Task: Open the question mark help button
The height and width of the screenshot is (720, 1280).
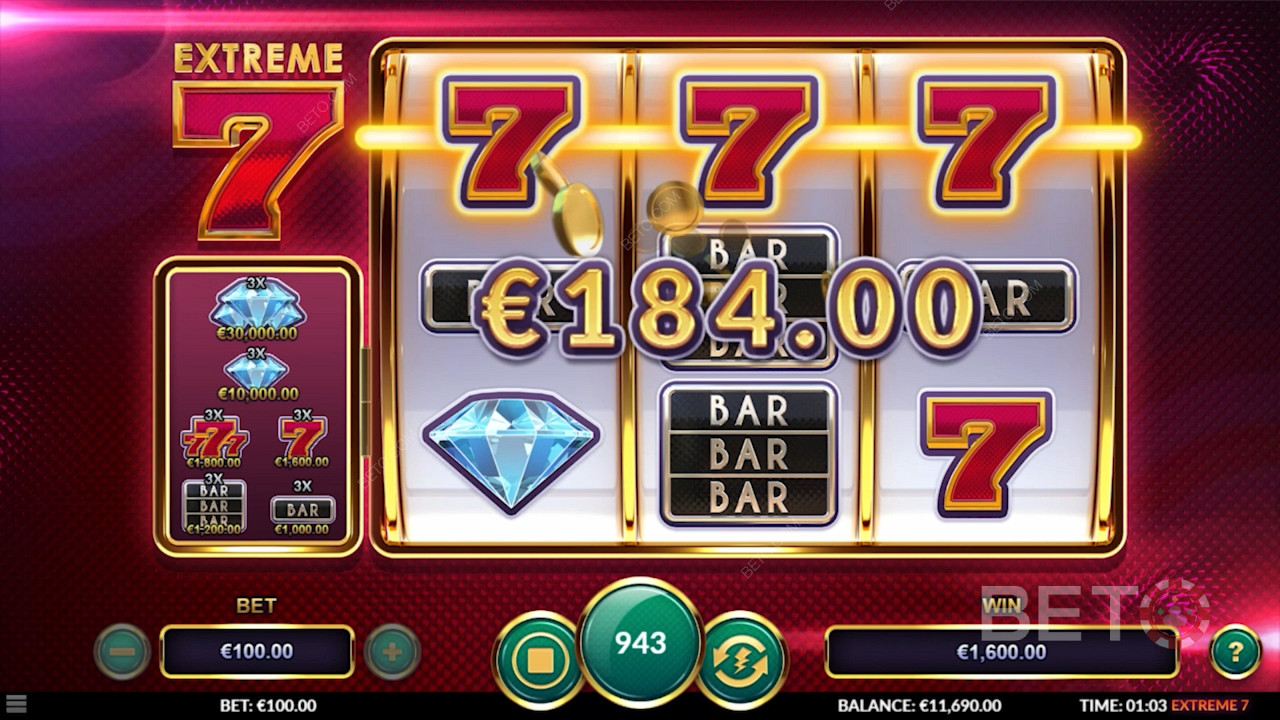Action: point(1235,652)
